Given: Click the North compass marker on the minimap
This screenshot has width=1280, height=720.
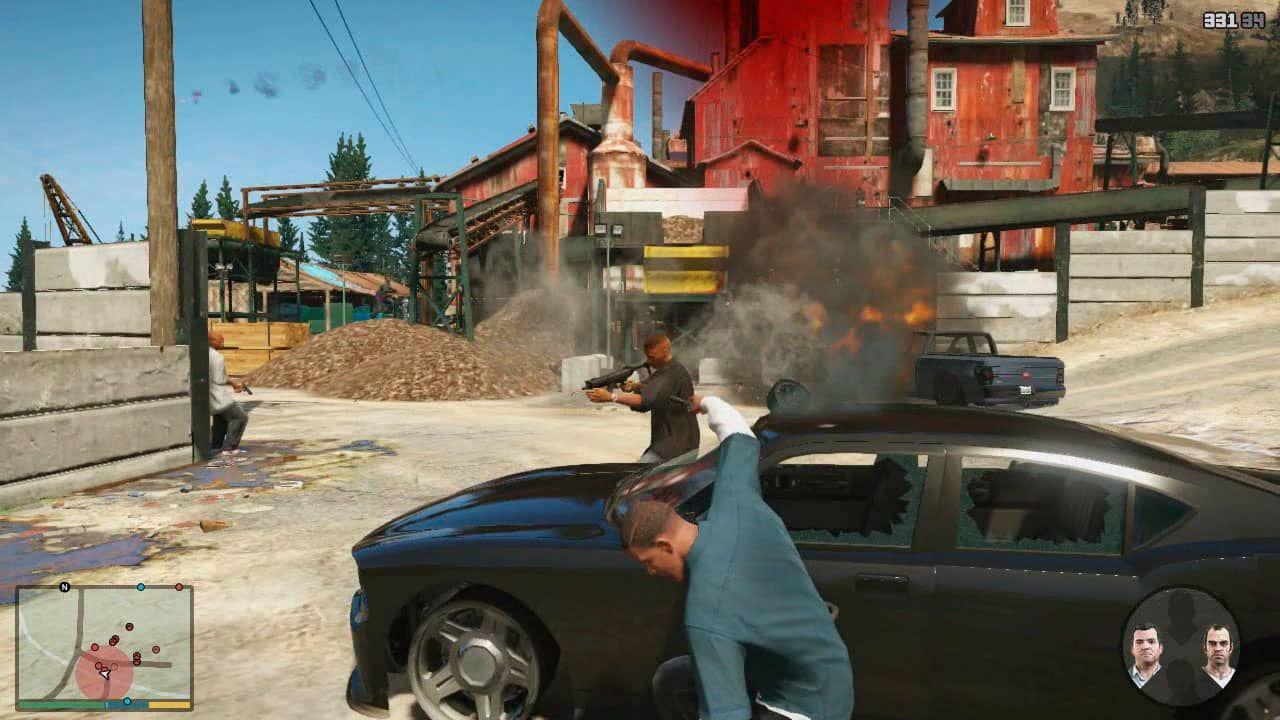Looking at the screenshot, I should [x=63, y=587].
